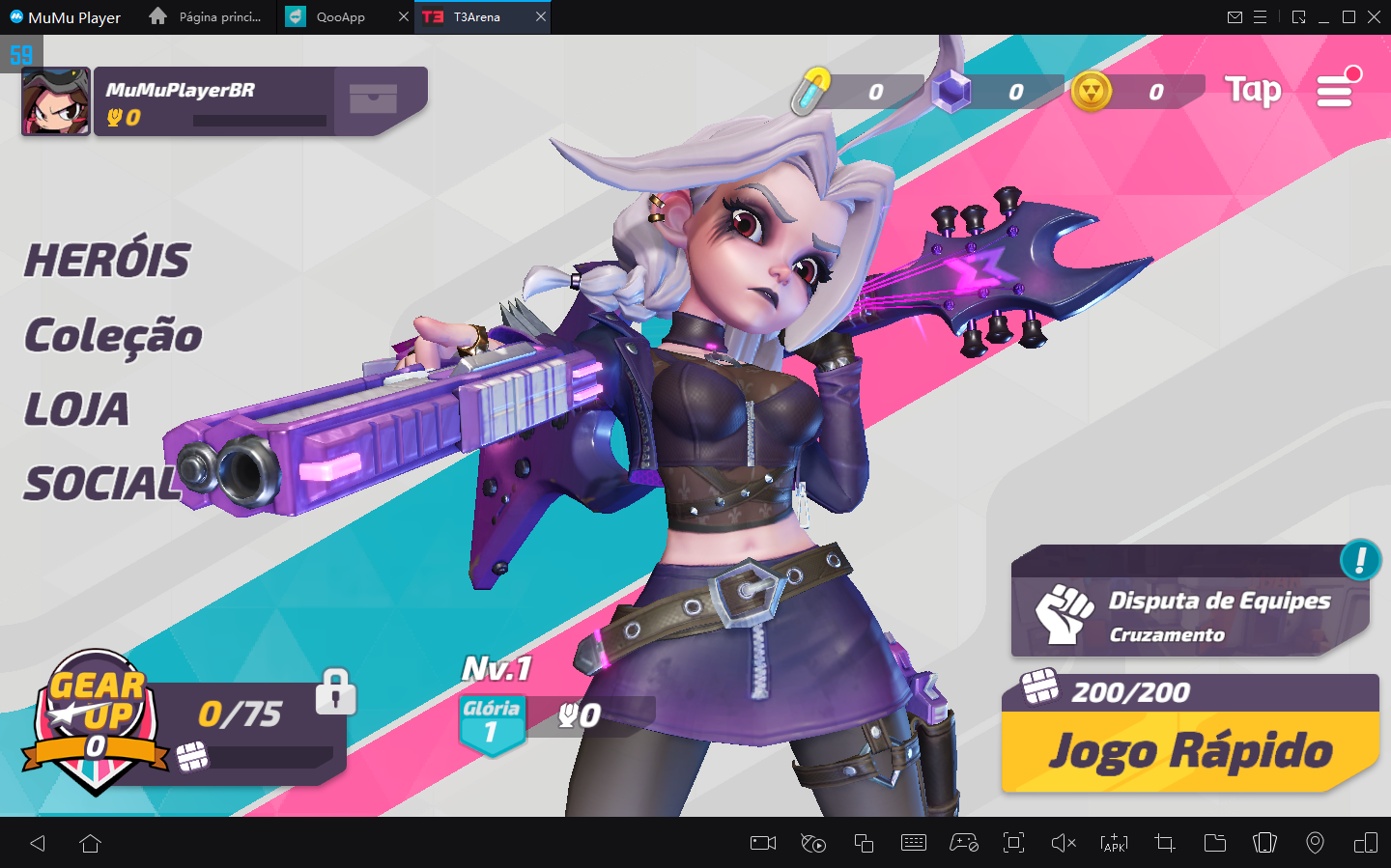Viewport: 1391px width, 868px height.
Task: Click HERÓIS in the left menu
Action: (x=107, y=259)
